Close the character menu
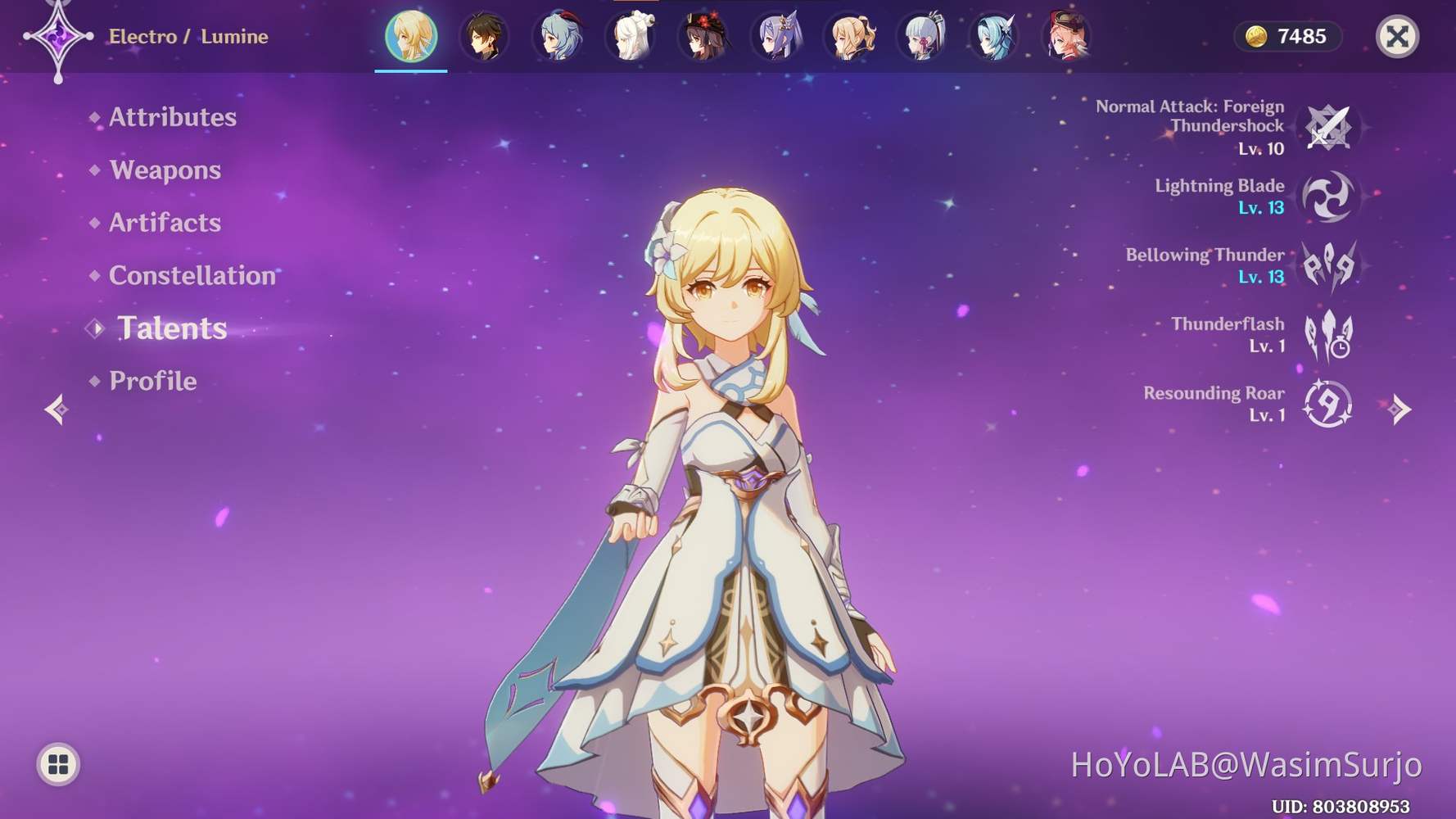1456x819 pixels. point(1399,36)
